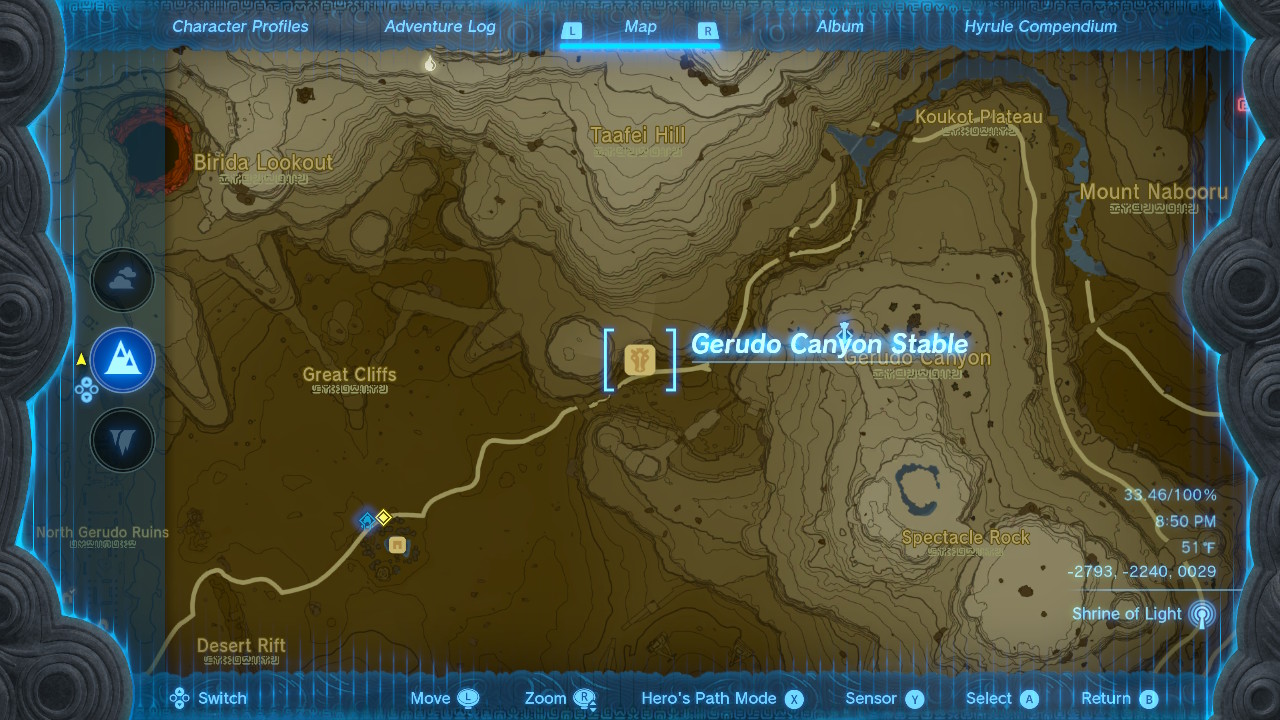Click the R shoulder button beside Map
The height and width of the screenshot is (720, 1280).
tap(708, 31)
